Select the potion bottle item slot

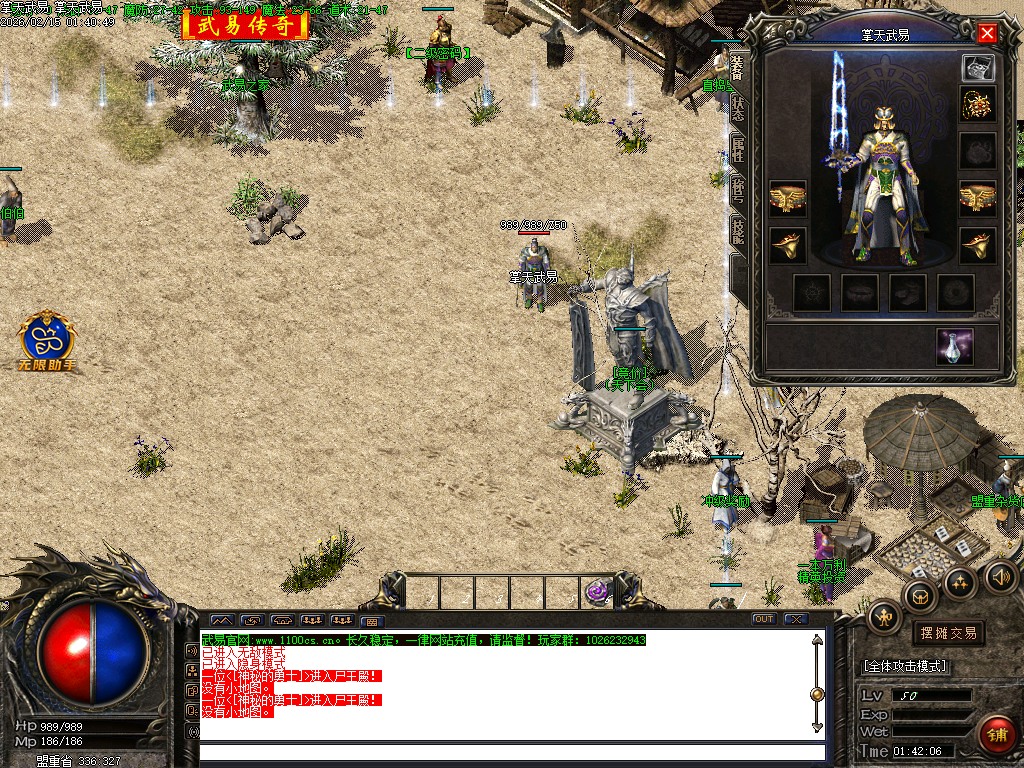point(955,346)
